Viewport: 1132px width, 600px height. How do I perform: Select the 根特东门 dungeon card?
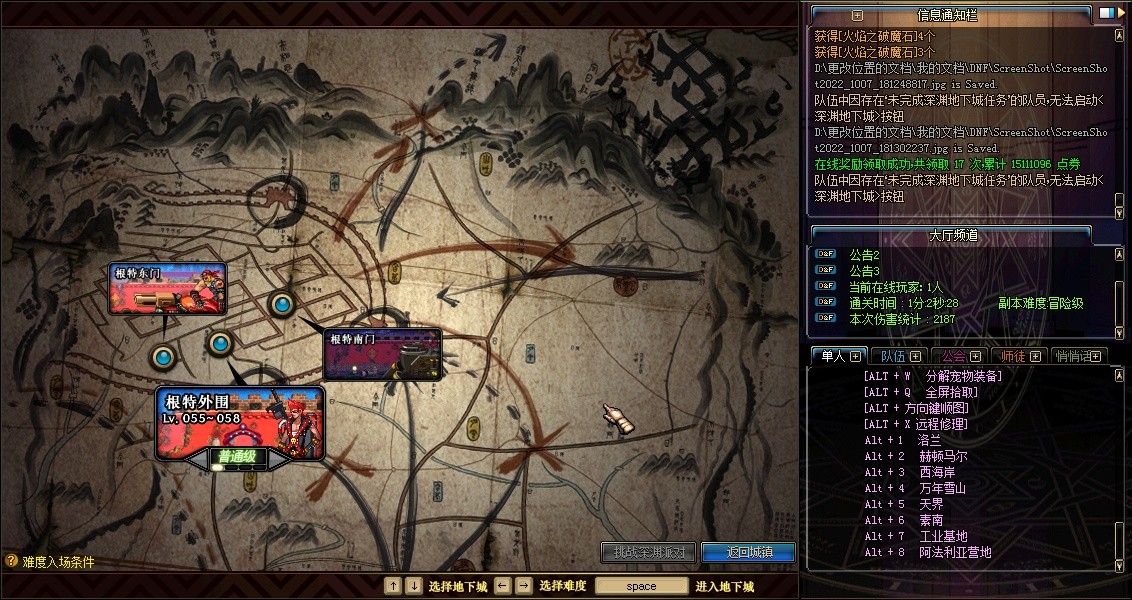click(168, 289)
